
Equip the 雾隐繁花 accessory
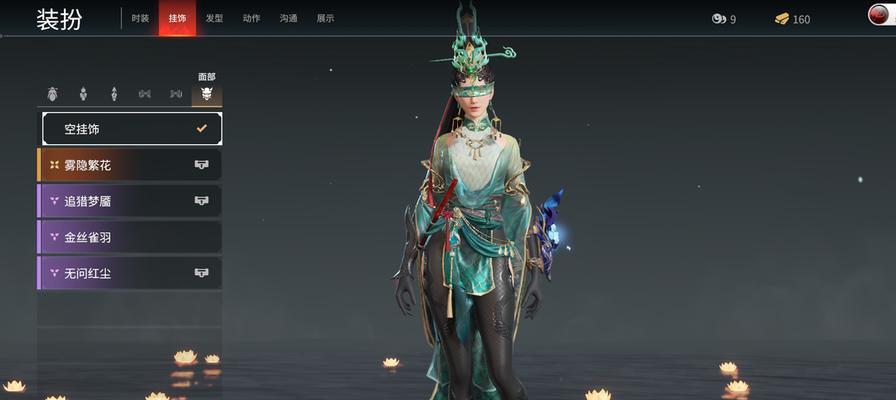130,165
